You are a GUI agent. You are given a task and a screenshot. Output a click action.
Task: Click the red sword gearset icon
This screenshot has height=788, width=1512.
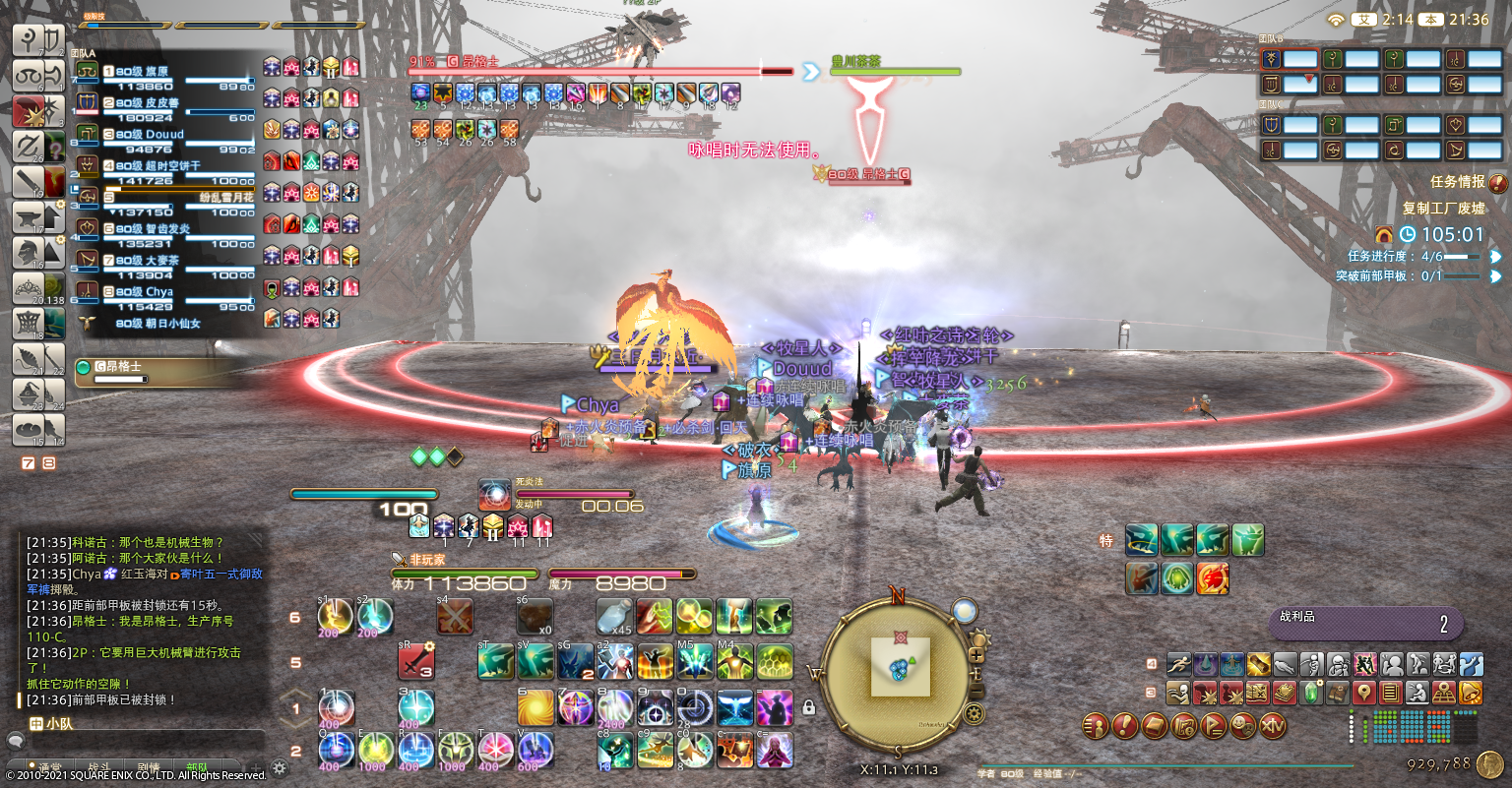(x=416, y=661)
